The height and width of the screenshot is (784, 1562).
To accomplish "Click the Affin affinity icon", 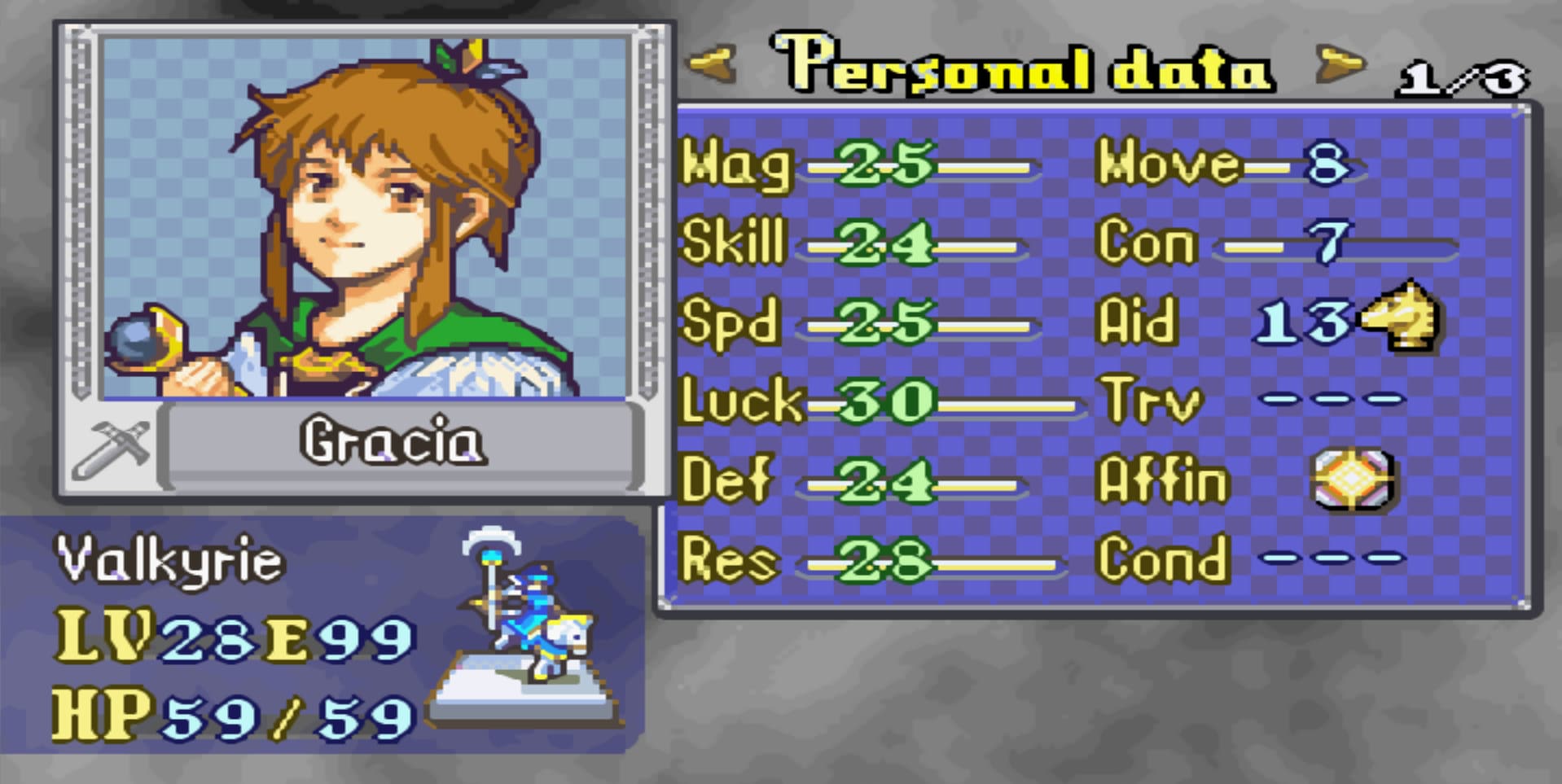I will (x=1353, y=480).
